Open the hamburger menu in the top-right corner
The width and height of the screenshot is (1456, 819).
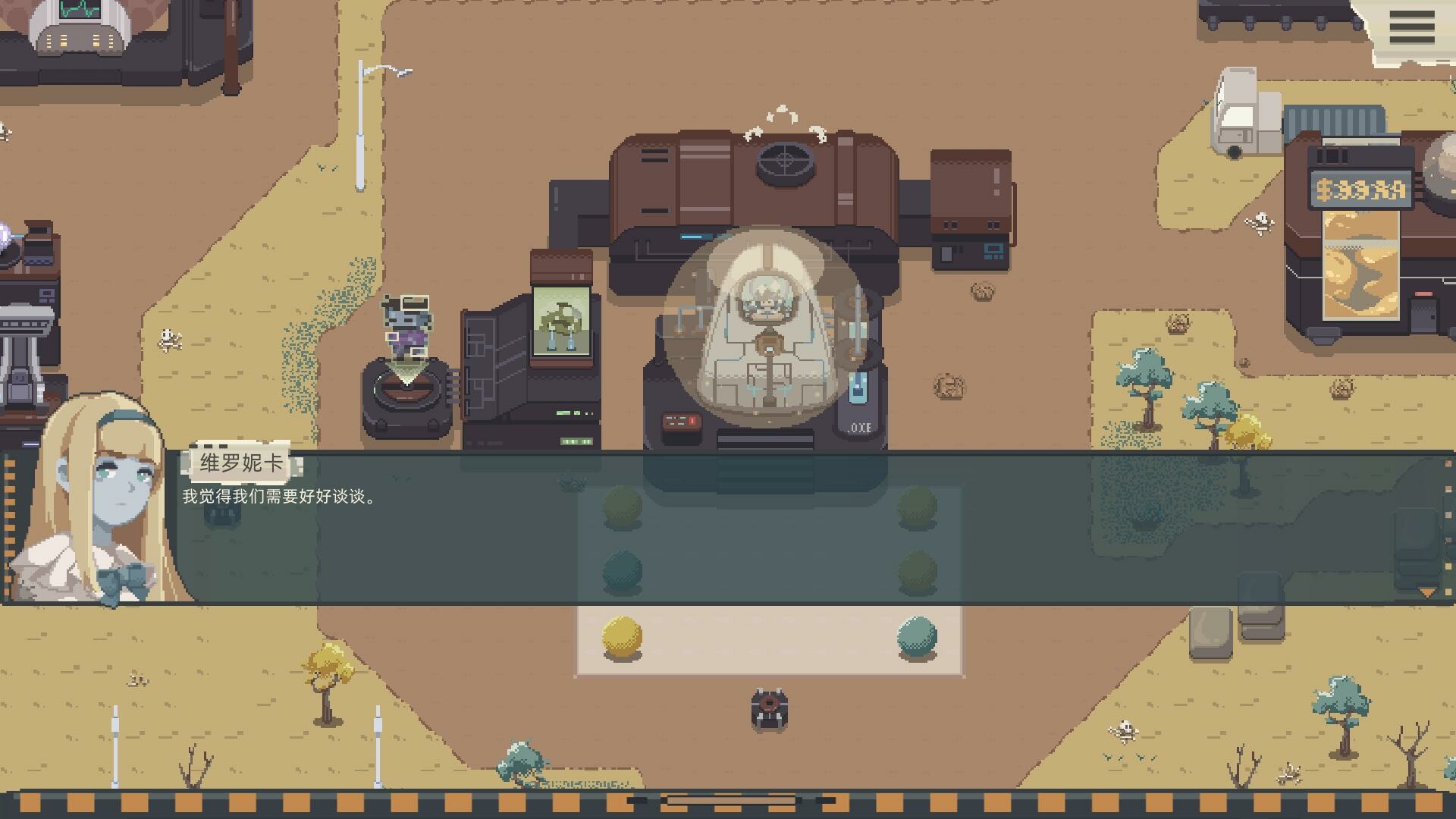coord(1410,27)
